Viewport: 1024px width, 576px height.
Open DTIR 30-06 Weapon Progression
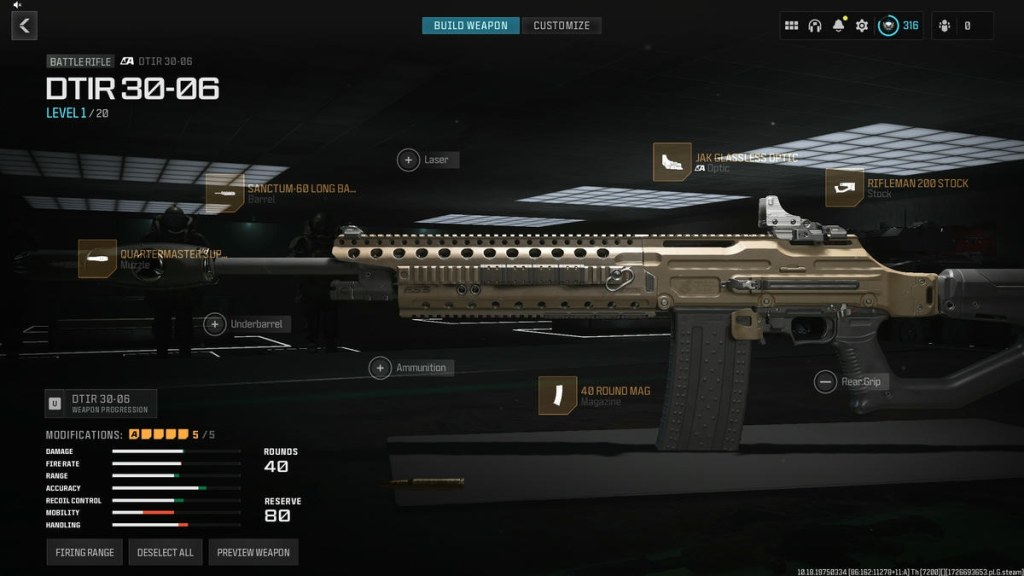(x=101, y=403)
